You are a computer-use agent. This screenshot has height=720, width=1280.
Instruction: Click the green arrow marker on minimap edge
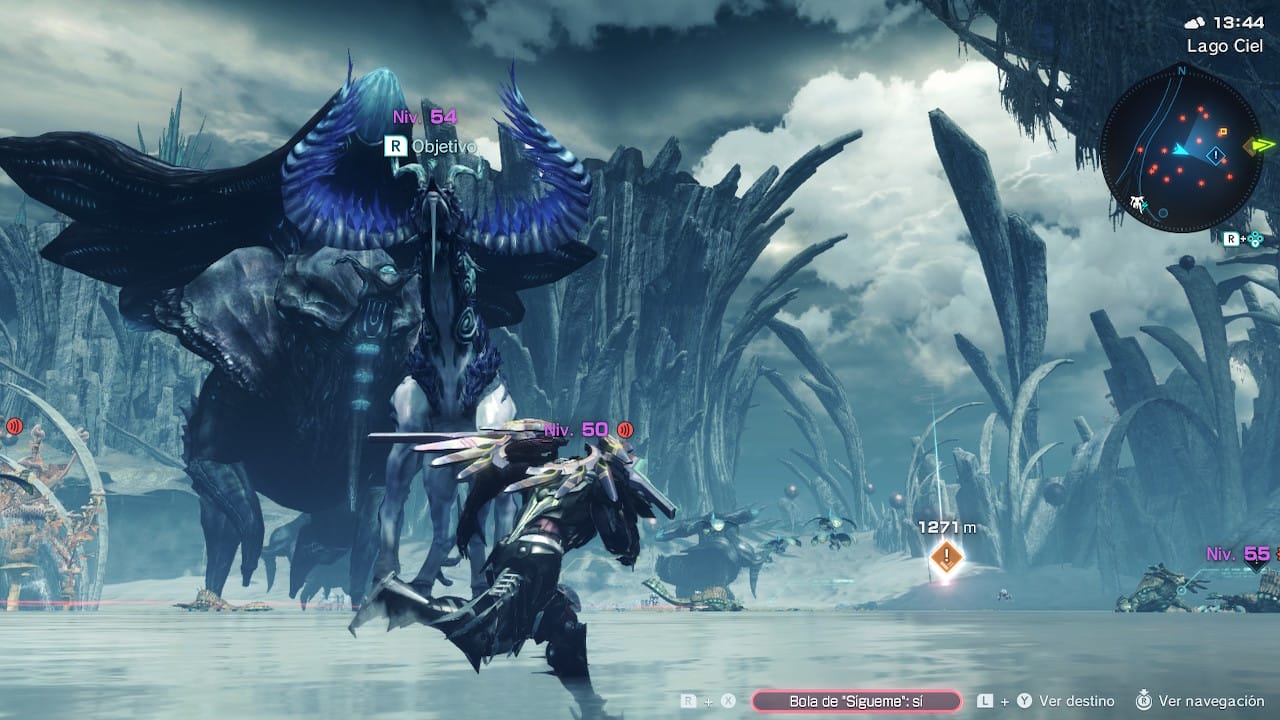tap(1259, 146)
